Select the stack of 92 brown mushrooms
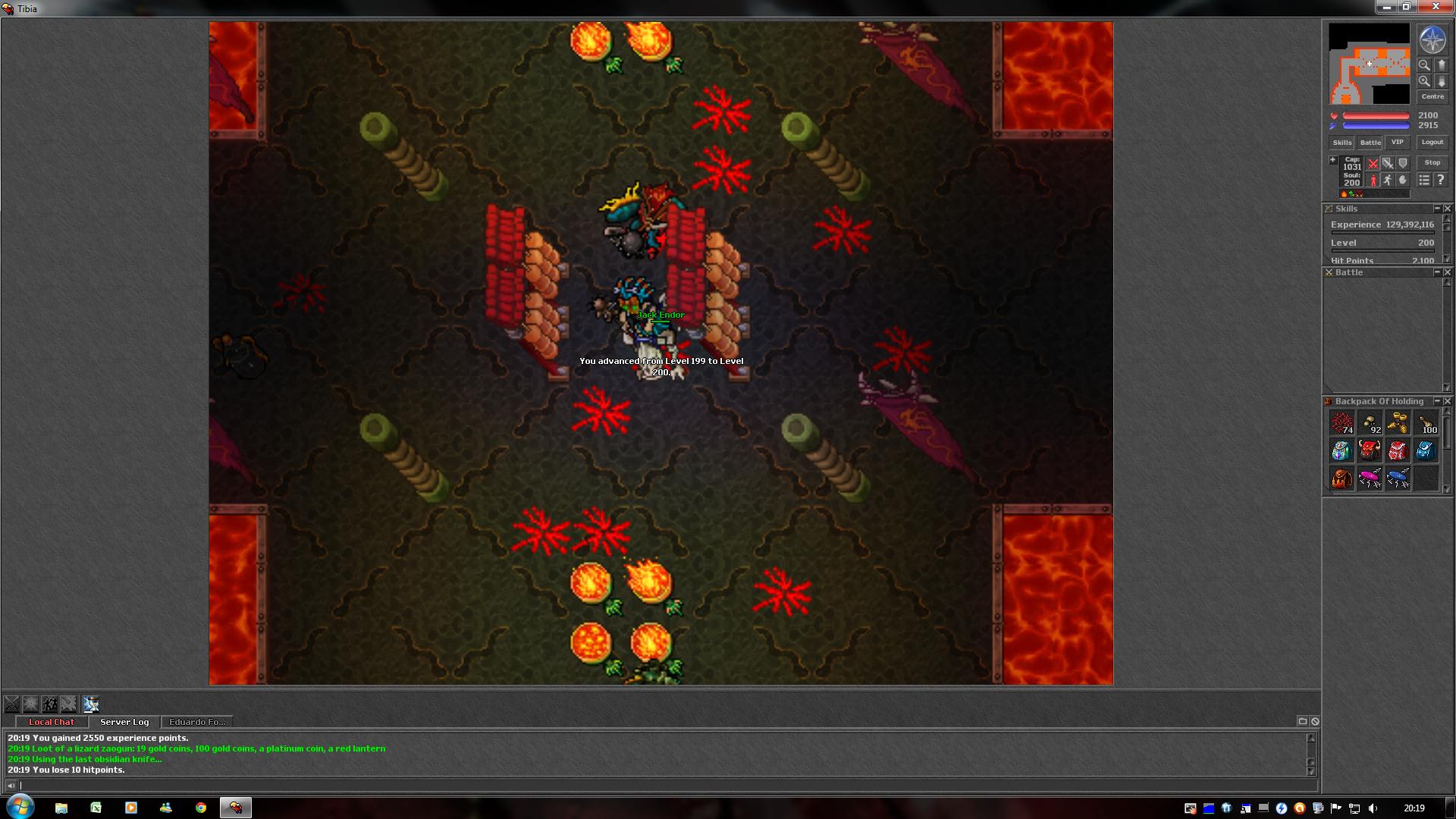 click(x=1370, y=423)
